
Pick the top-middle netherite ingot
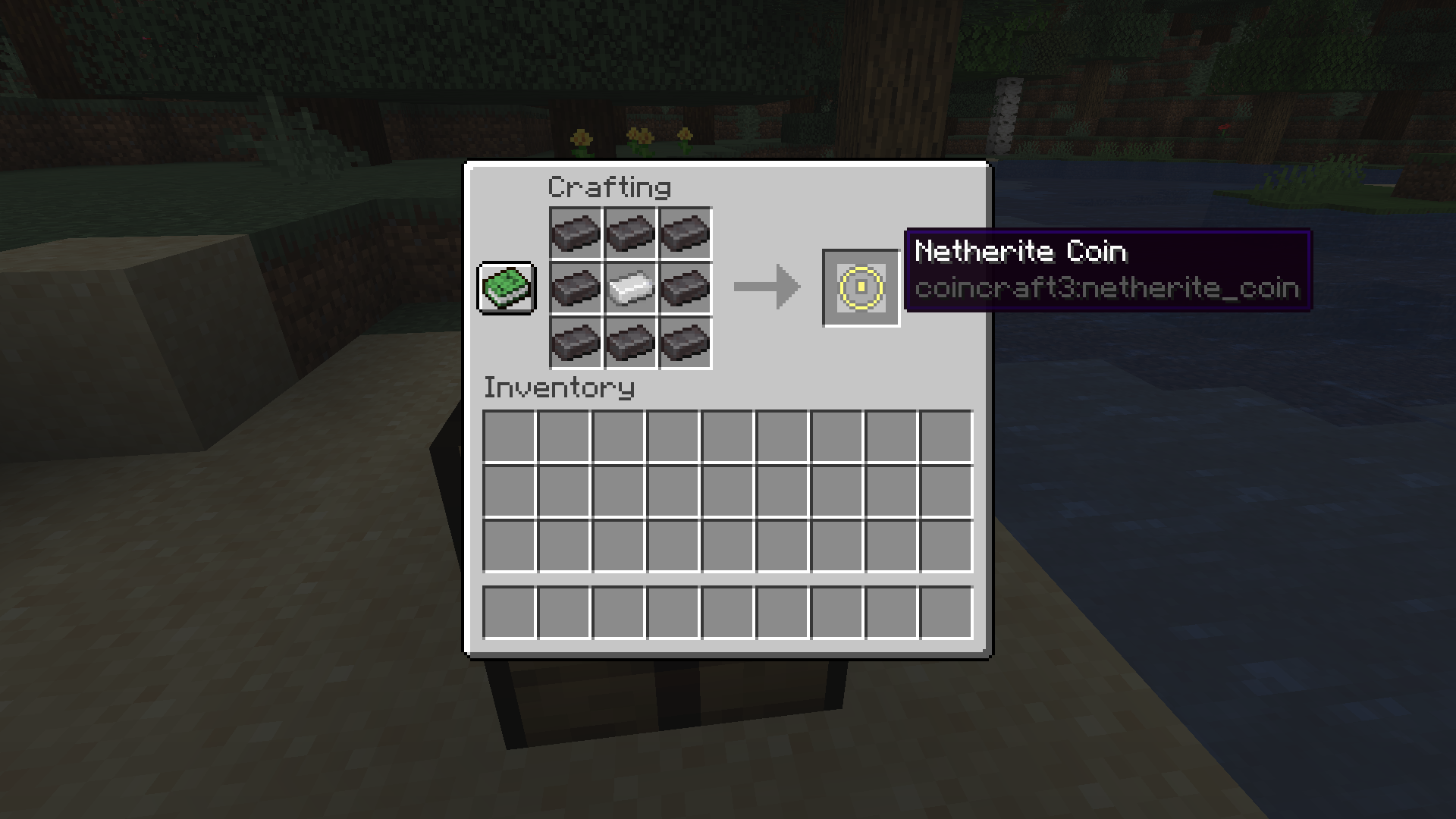click(x=629, y=234)
